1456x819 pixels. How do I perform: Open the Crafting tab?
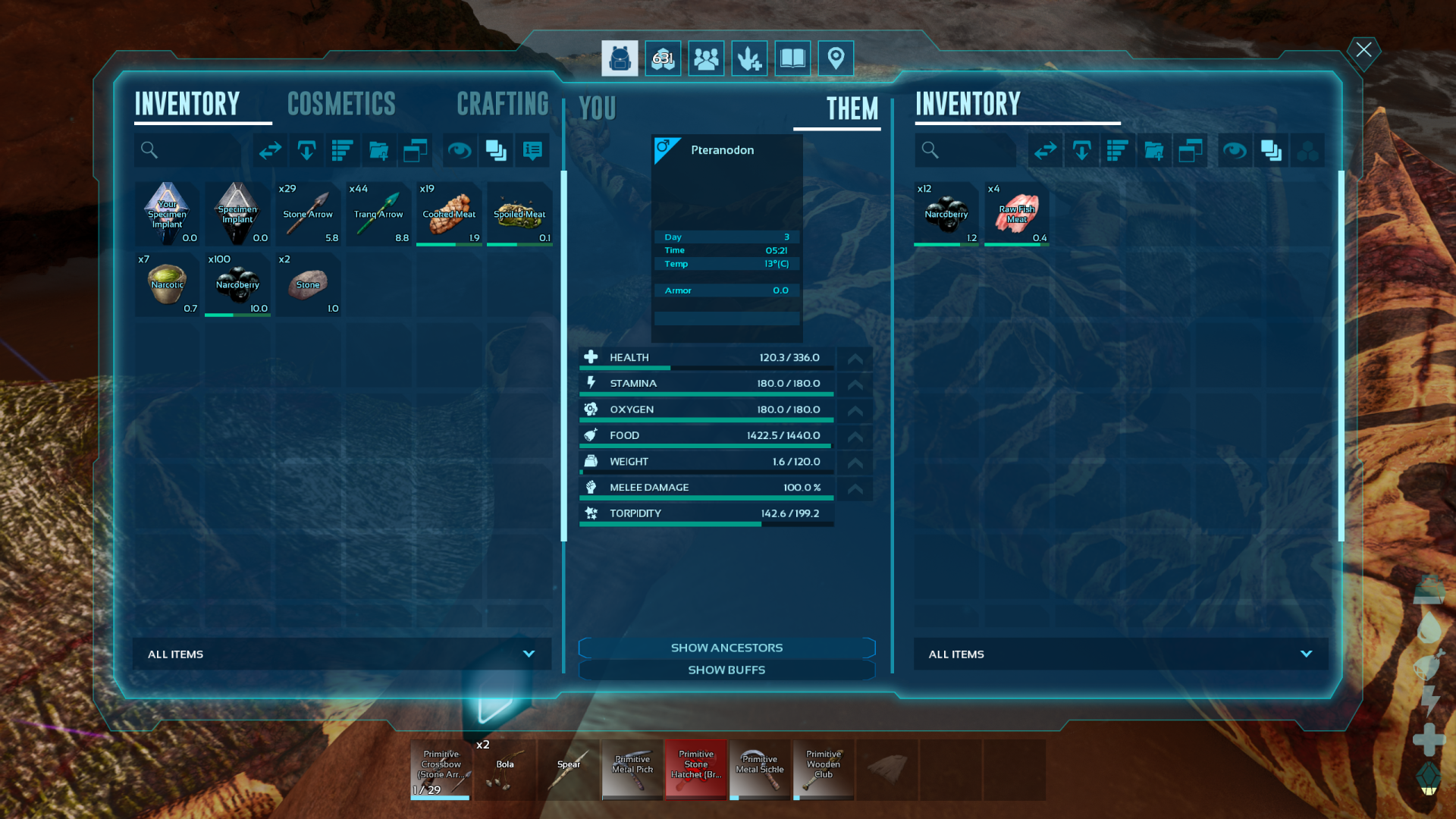[502, 104]
